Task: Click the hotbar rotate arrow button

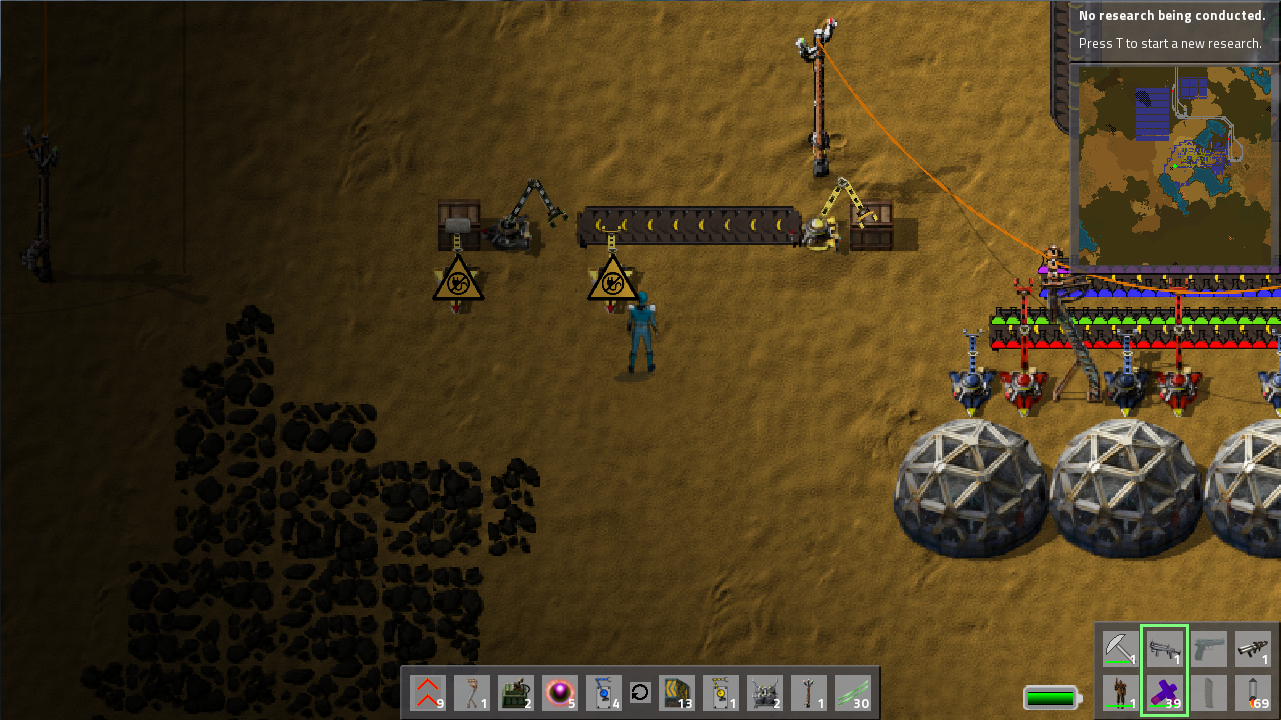Action: point(640,693)
